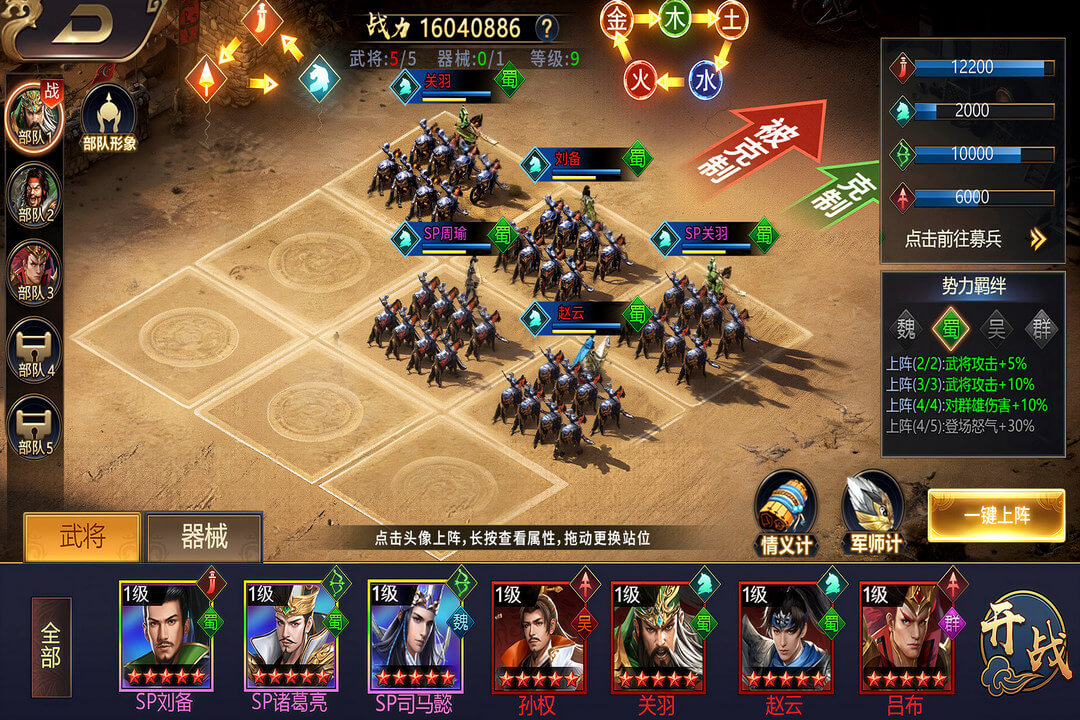1080x720 pixels.
Task: Switch to the 武将 generals tab
Action: point(82,537)
